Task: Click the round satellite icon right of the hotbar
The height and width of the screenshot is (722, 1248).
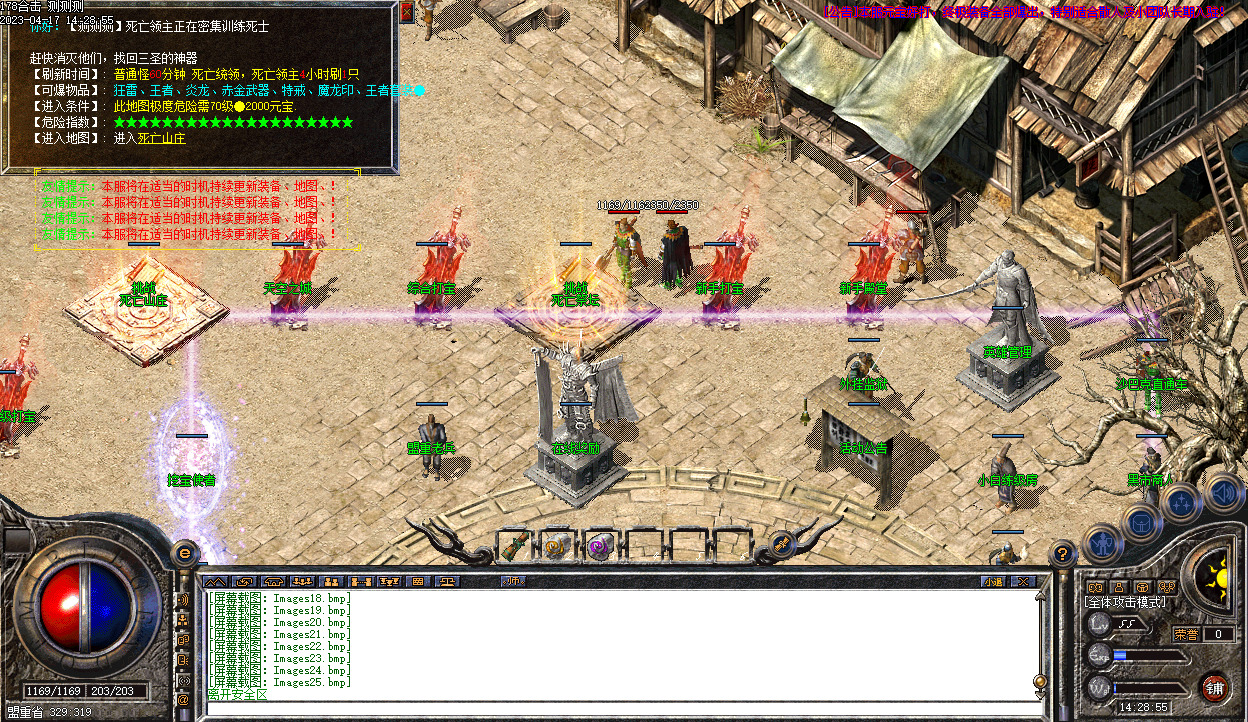Action: [783, 545]
